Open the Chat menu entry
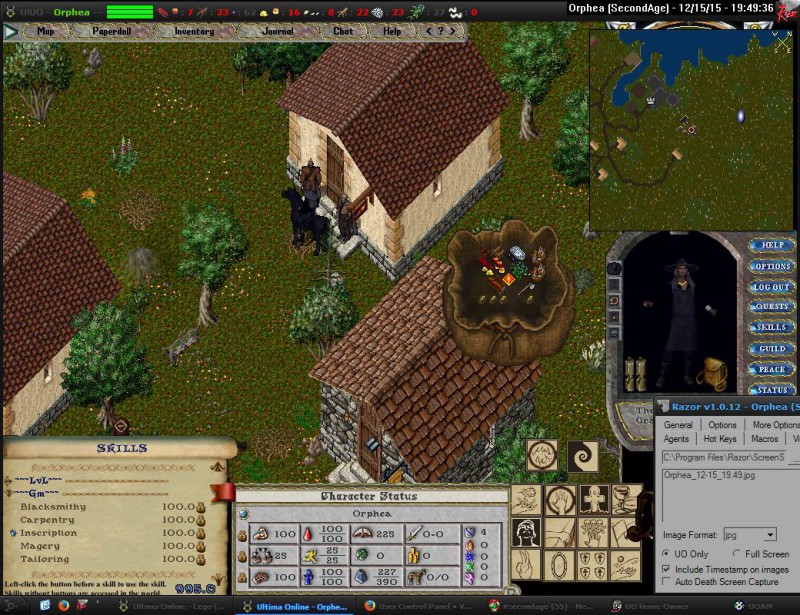 pyautogui.click(x=343, y=31)
